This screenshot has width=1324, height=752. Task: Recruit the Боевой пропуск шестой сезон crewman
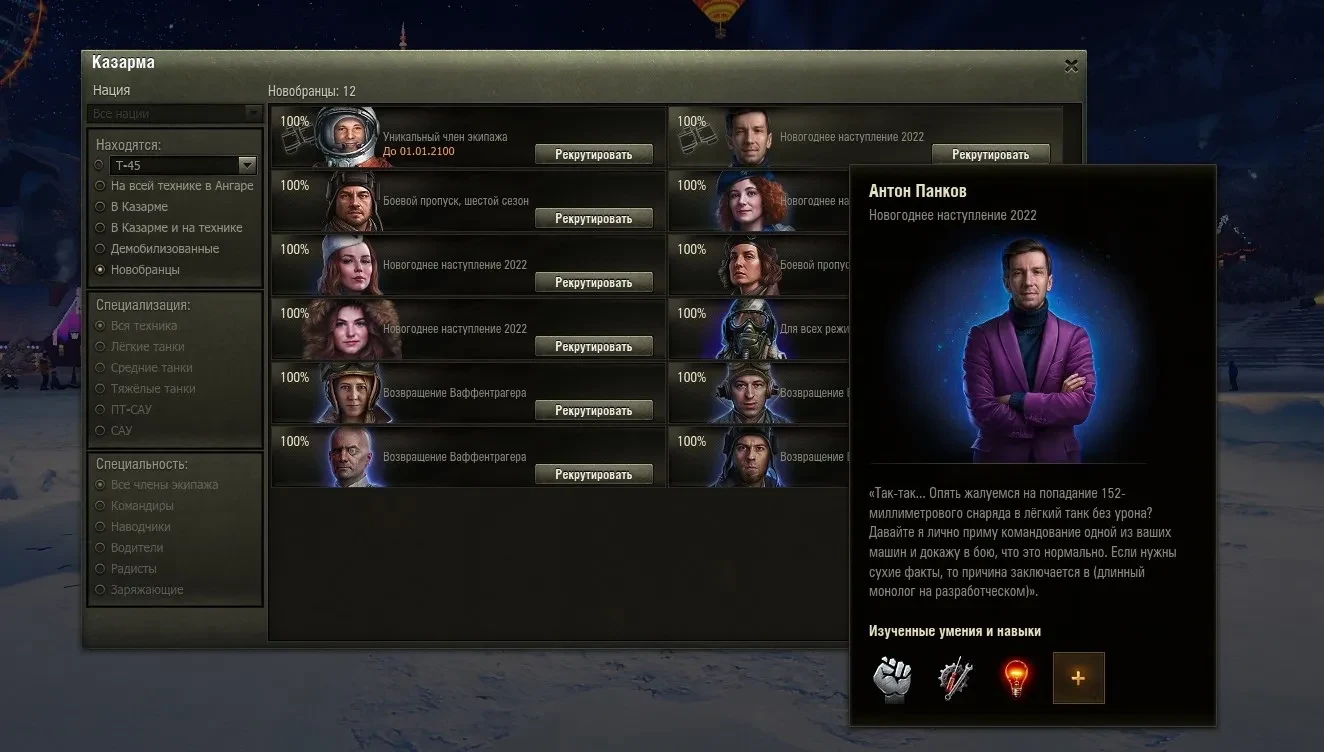point(593,219)
